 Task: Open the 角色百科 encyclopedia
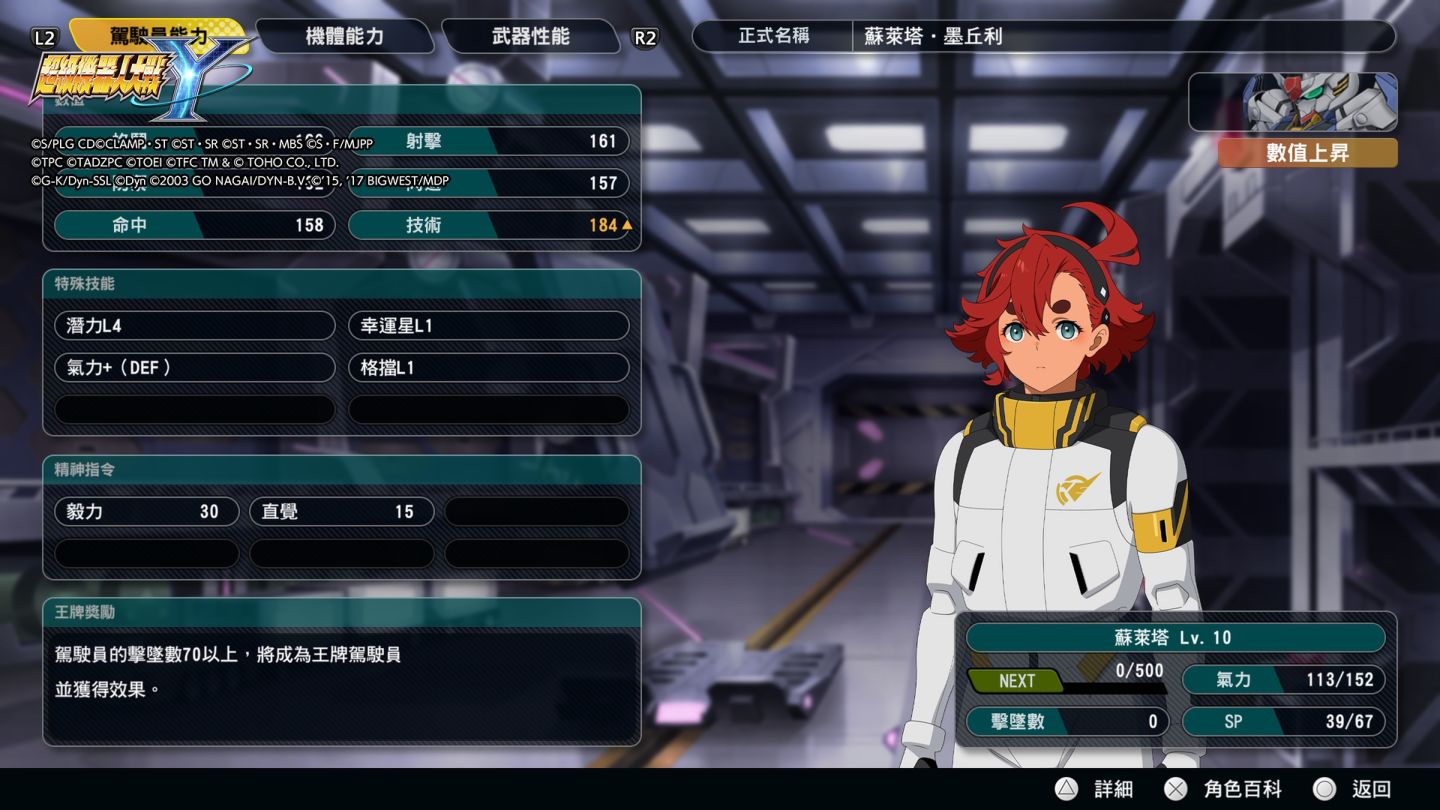pos(1224,789)
